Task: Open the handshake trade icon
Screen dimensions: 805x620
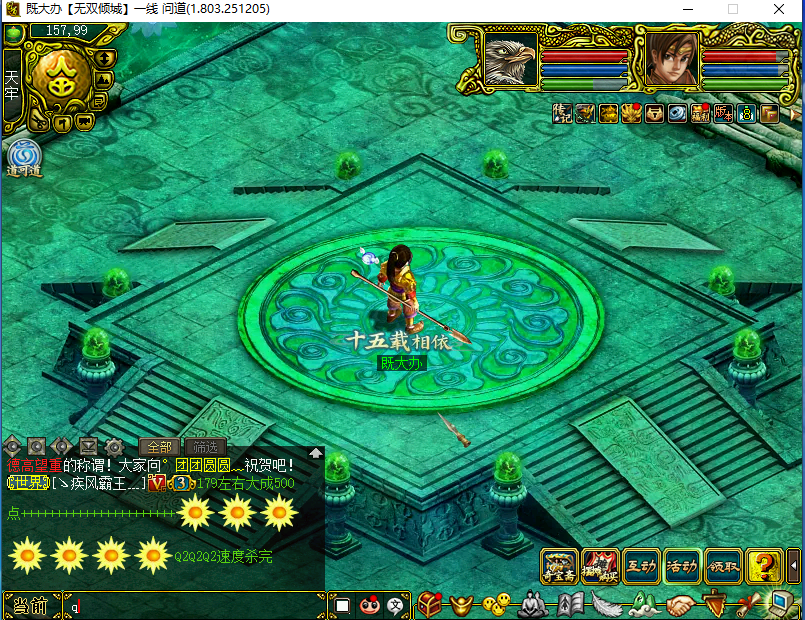Action: tap(678, 605)
